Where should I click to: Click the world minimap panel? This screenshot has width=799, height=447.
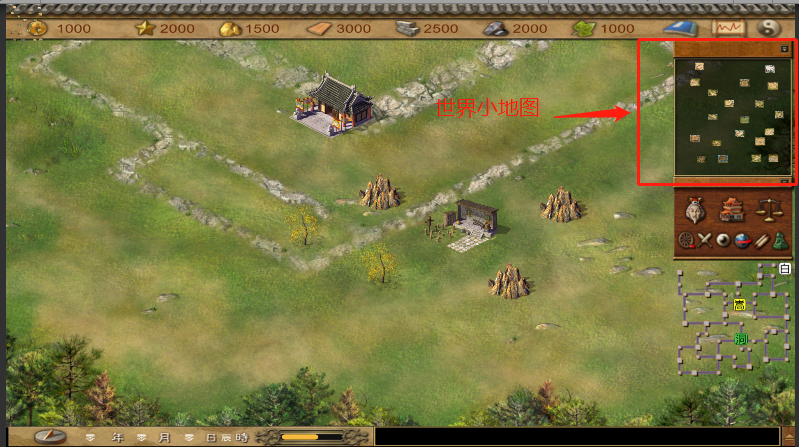(726, 112)
